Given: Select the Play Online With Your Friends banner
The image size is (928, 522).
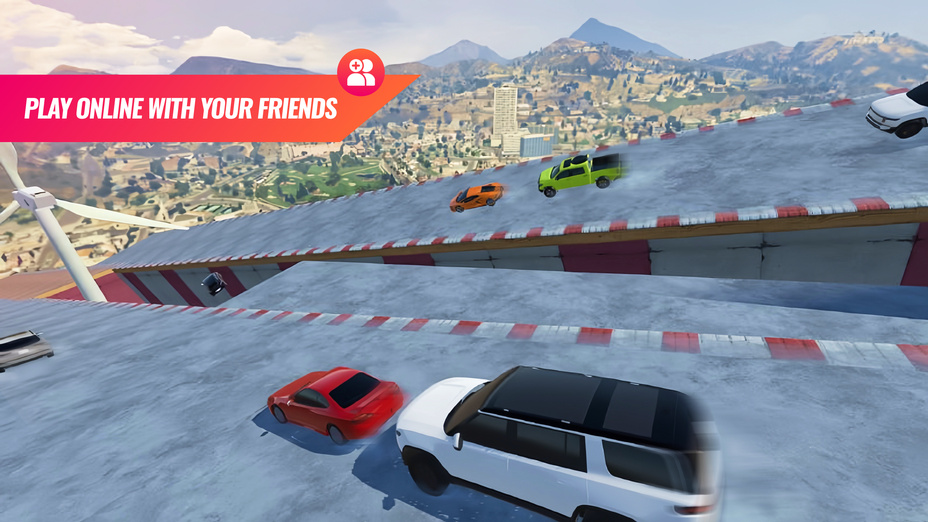Looking at the screenshot, I should tap(180, 108).
